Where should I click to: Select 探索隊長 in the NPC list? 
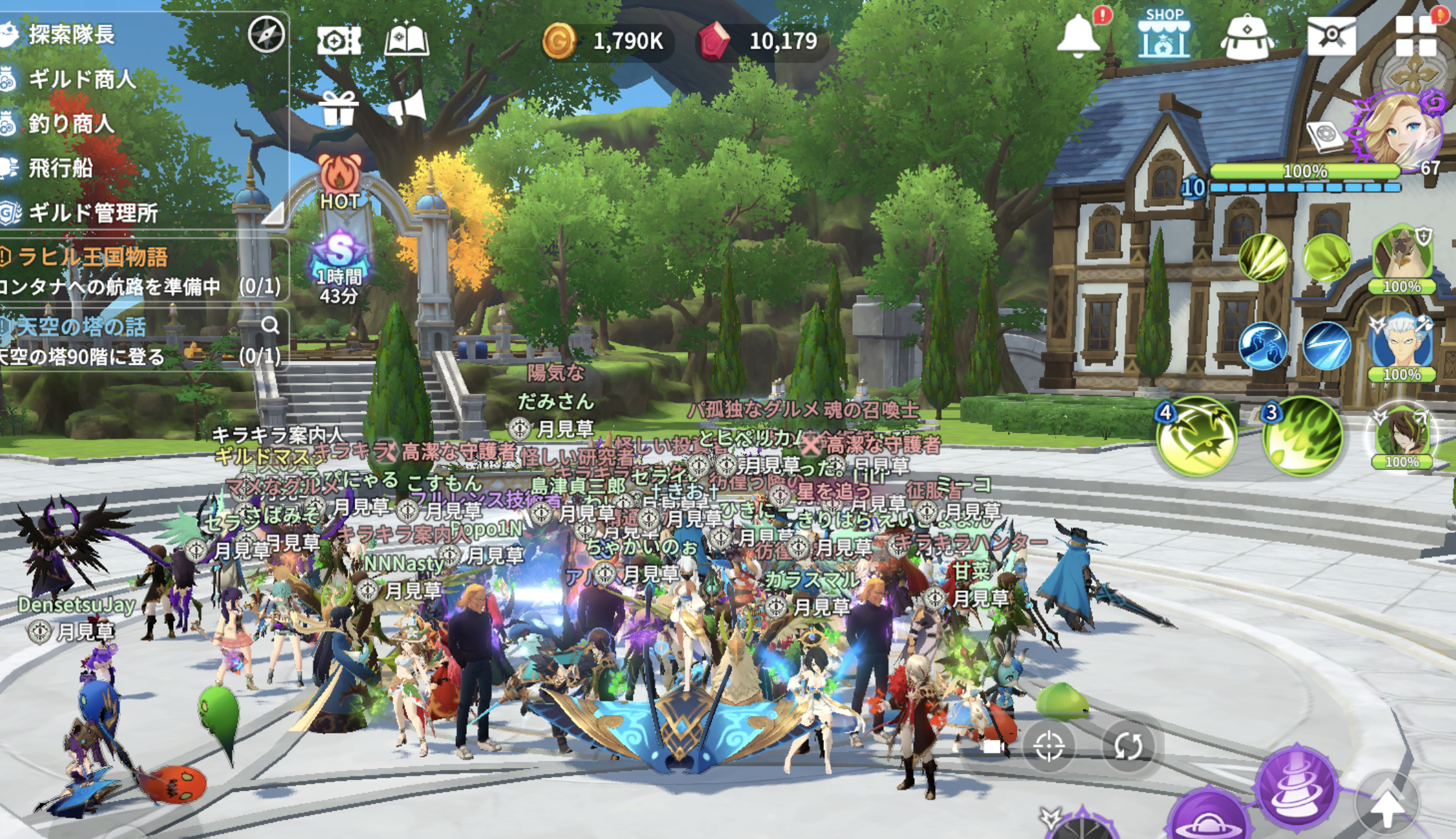71,35
